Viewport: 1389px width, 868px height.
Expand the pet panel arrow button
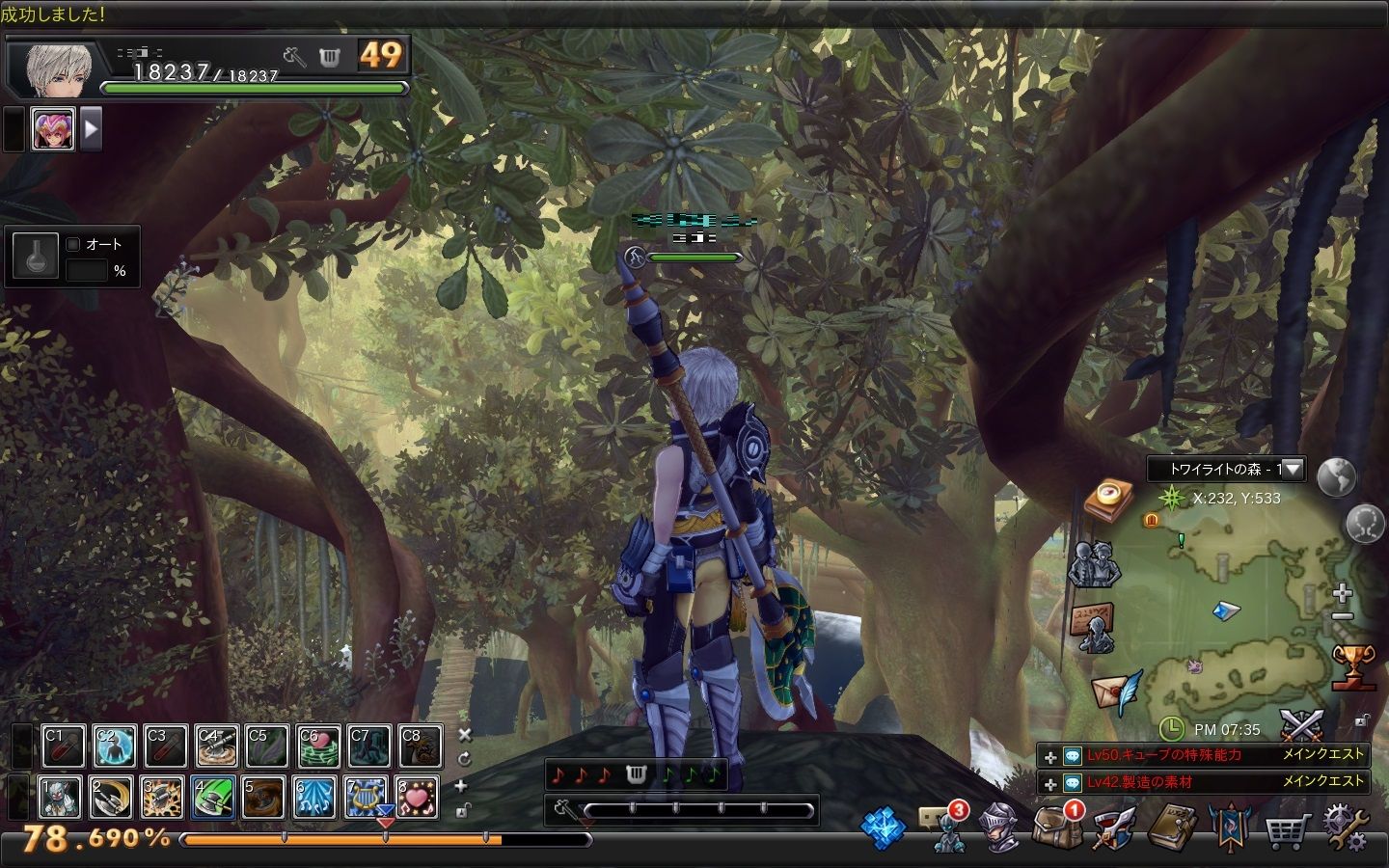pos(91,128)
